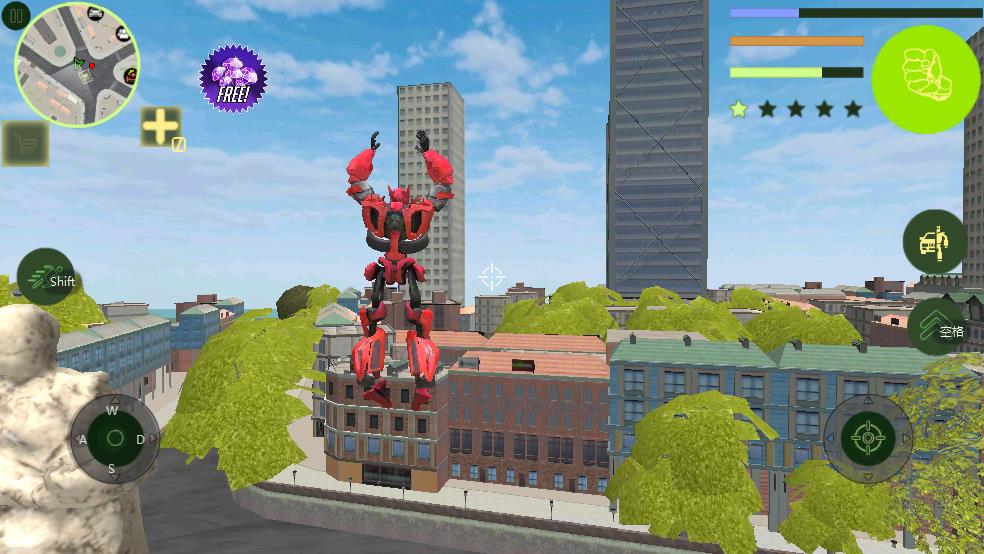Open the shopping cart store
The width and height of the screenshot is (984, 554).
[25, 144]
